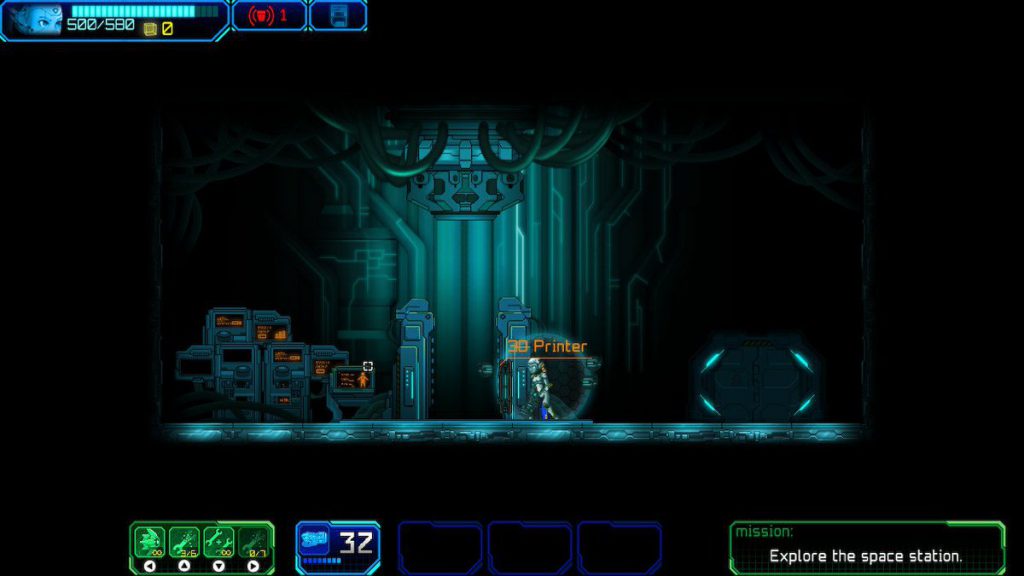The height and width of the screenshot is (576, 1024).
Task: Click the floppy disk save icon
Action: coord(338,15)
